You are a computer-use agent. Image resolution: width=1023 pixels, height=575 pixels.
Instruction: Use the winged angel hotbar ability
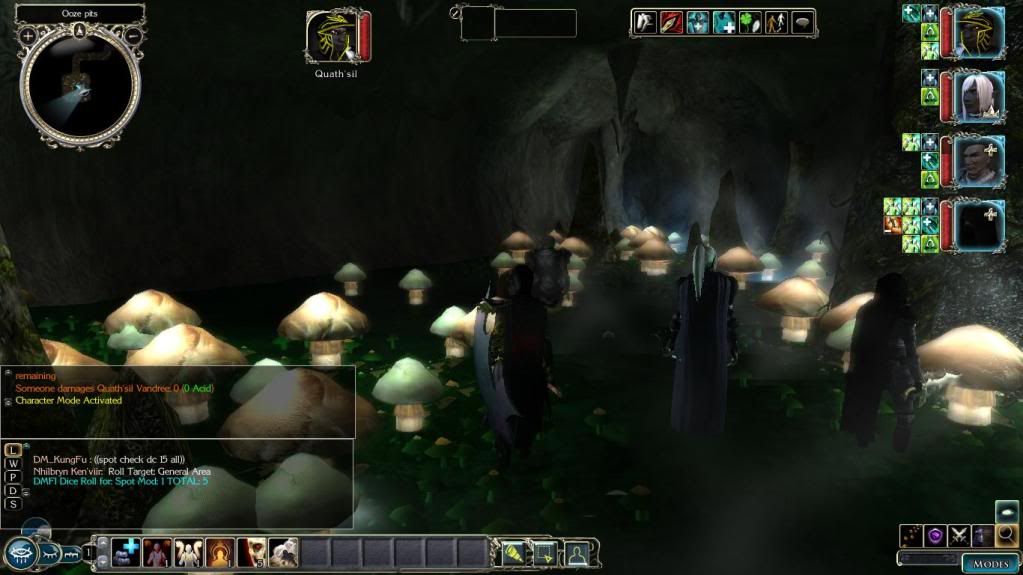[189, 552]
